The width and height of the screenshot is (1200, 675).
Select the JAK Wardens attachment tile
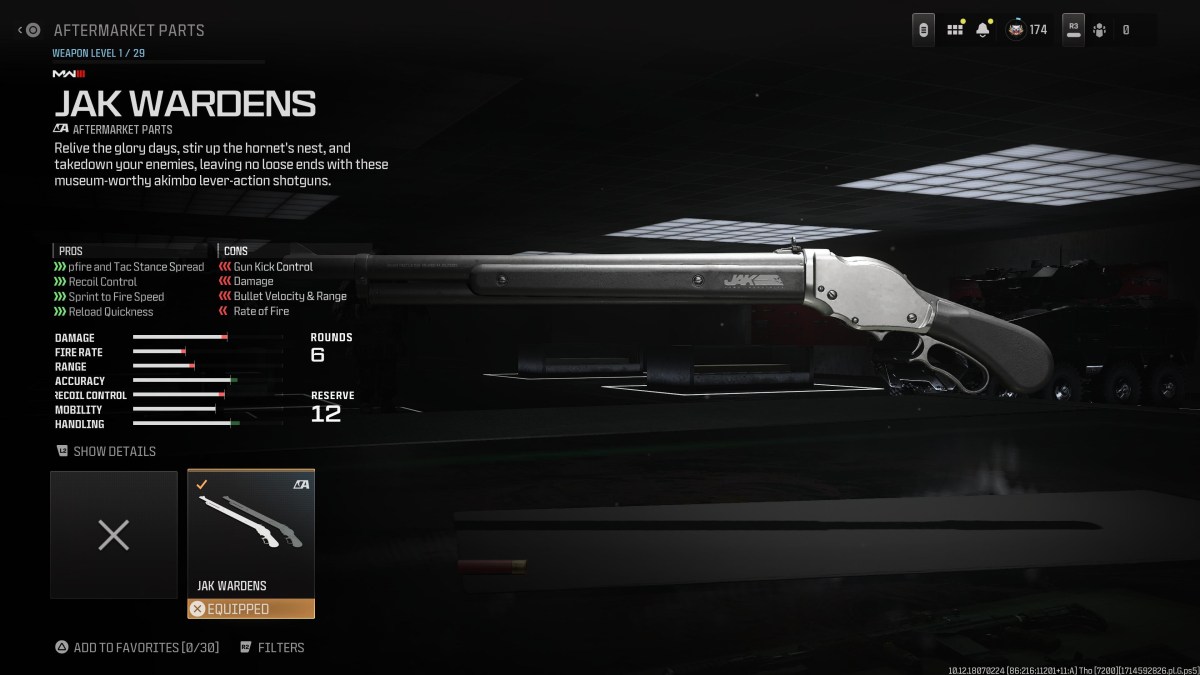tap(251, 535)
